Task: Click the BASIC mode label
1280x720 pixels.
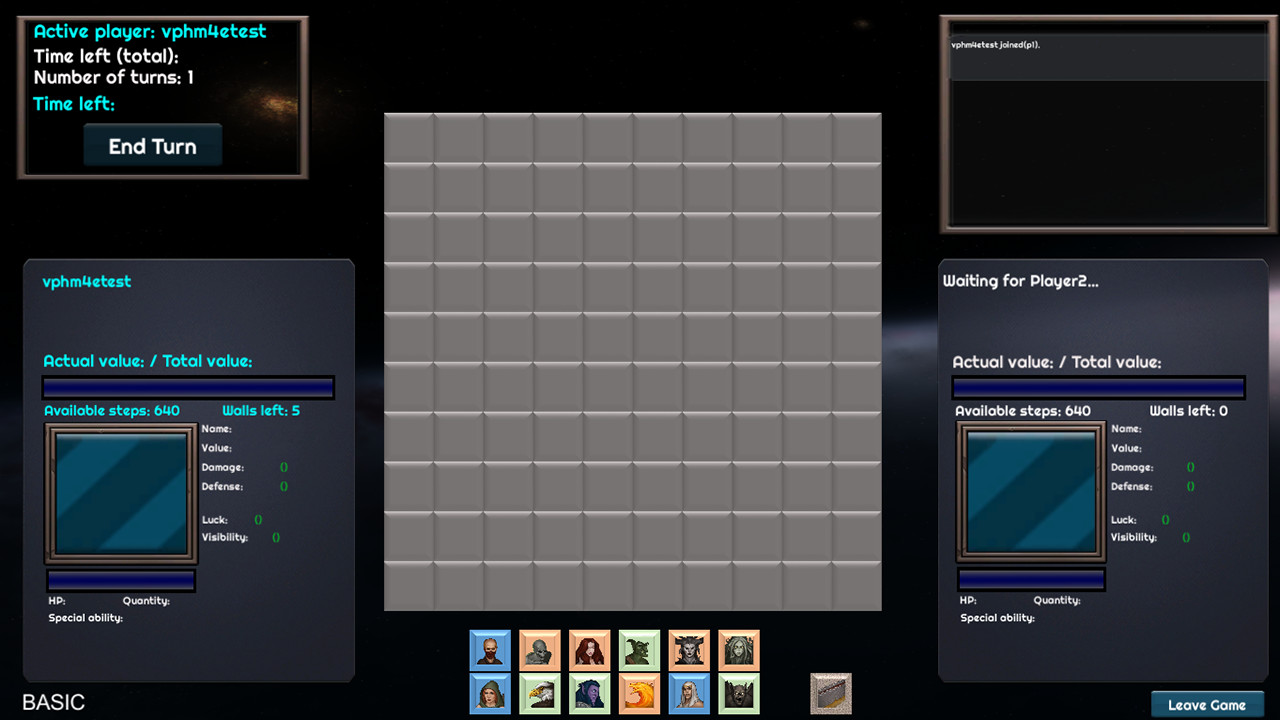Action: point(55,703)
